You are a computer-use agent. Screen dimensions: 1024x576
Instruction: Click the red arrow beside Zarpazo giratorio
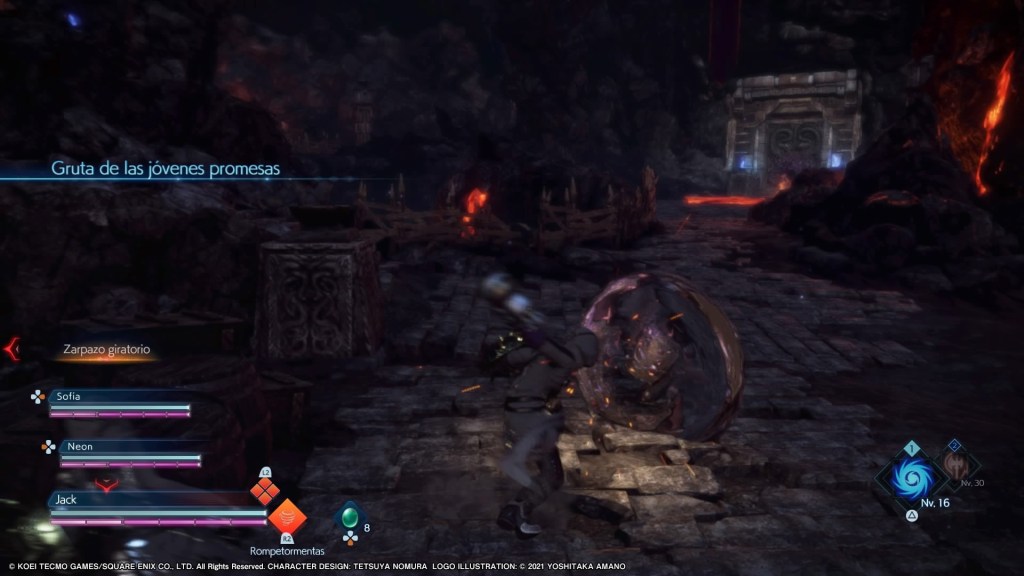point(12,349)
